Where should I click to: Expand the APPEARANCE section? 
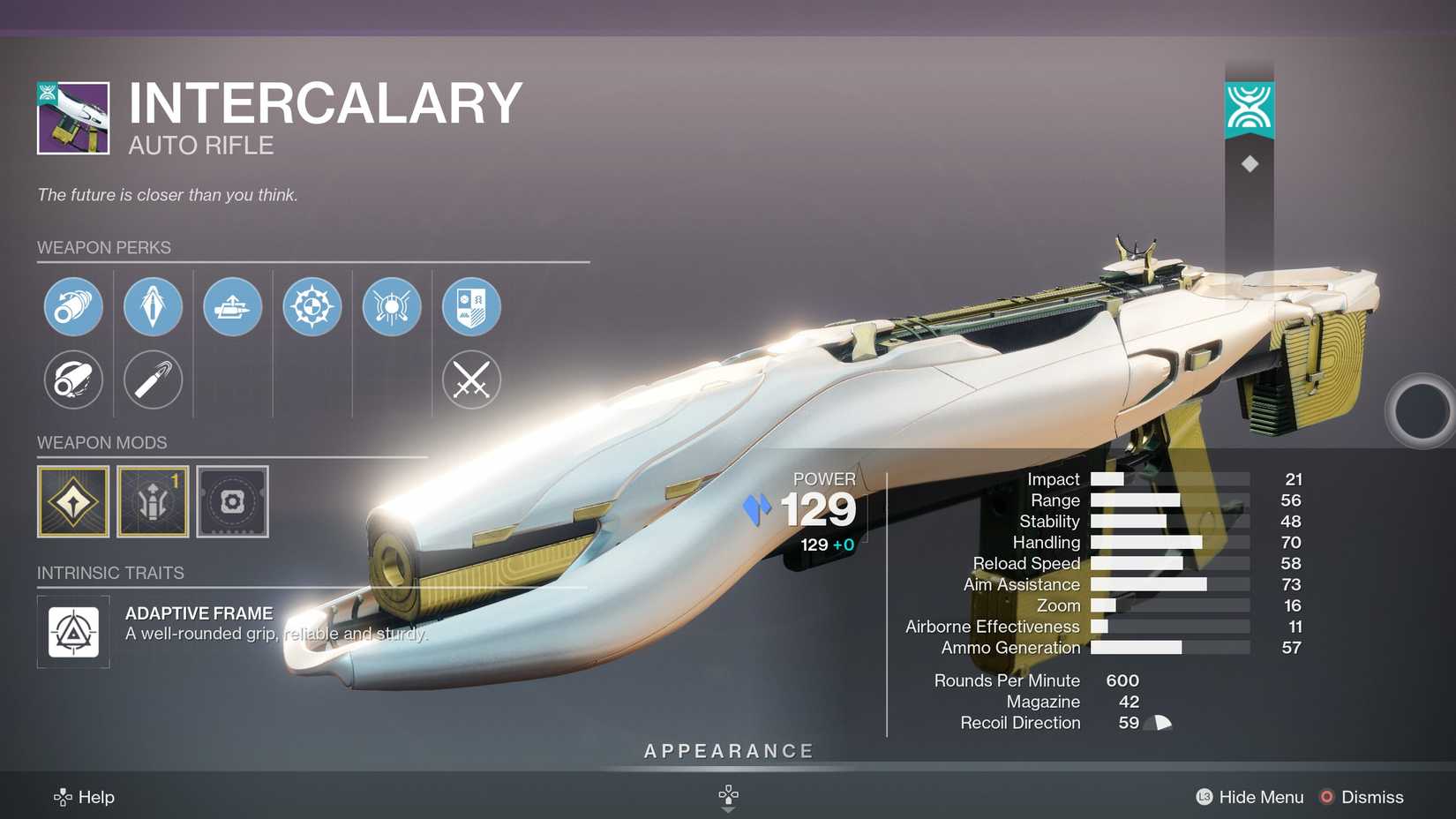[x=727, y=751]
